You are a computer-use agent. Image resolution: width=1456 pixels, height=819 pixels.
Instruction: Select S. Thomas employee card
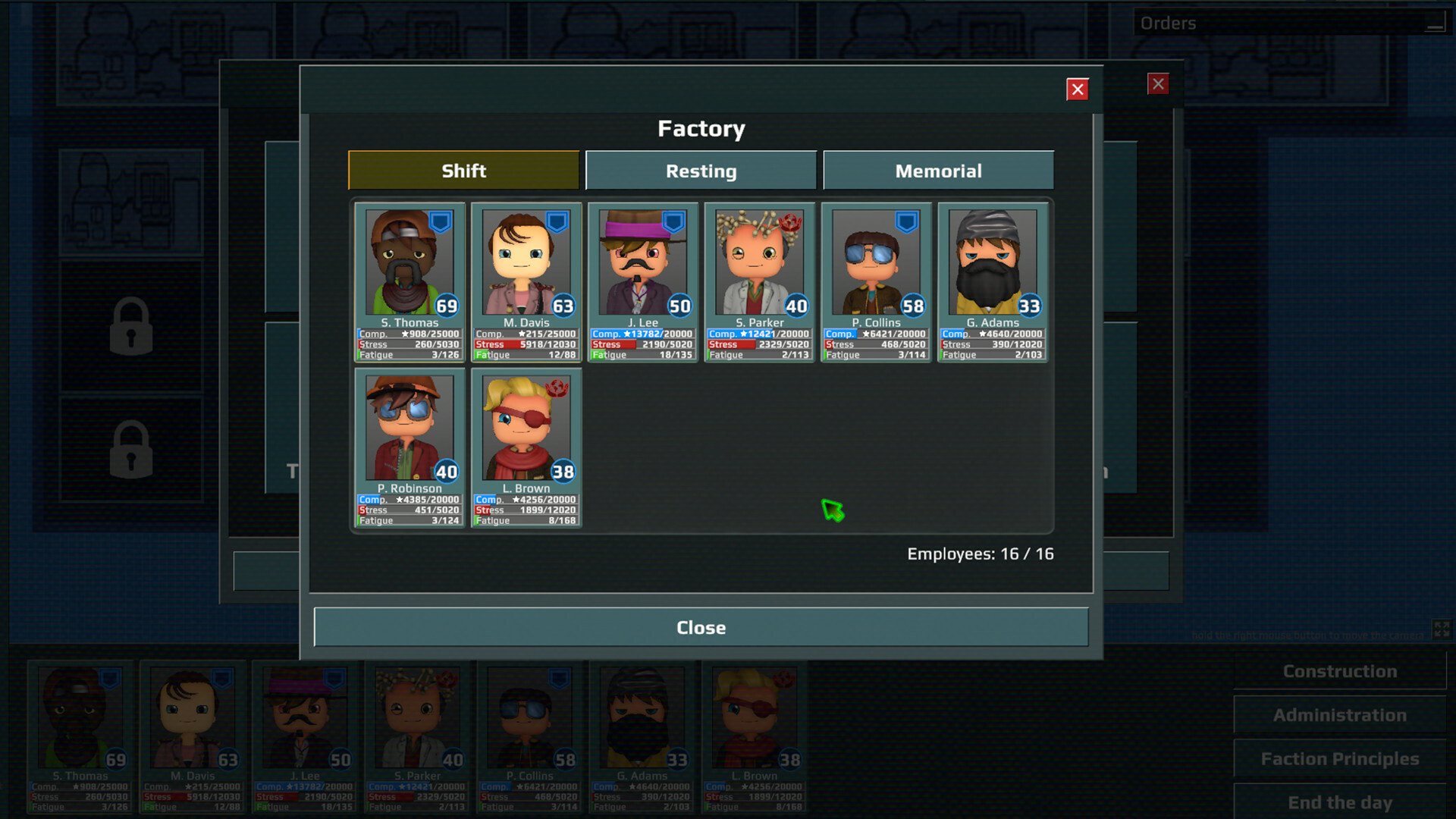tap(409, 281)
